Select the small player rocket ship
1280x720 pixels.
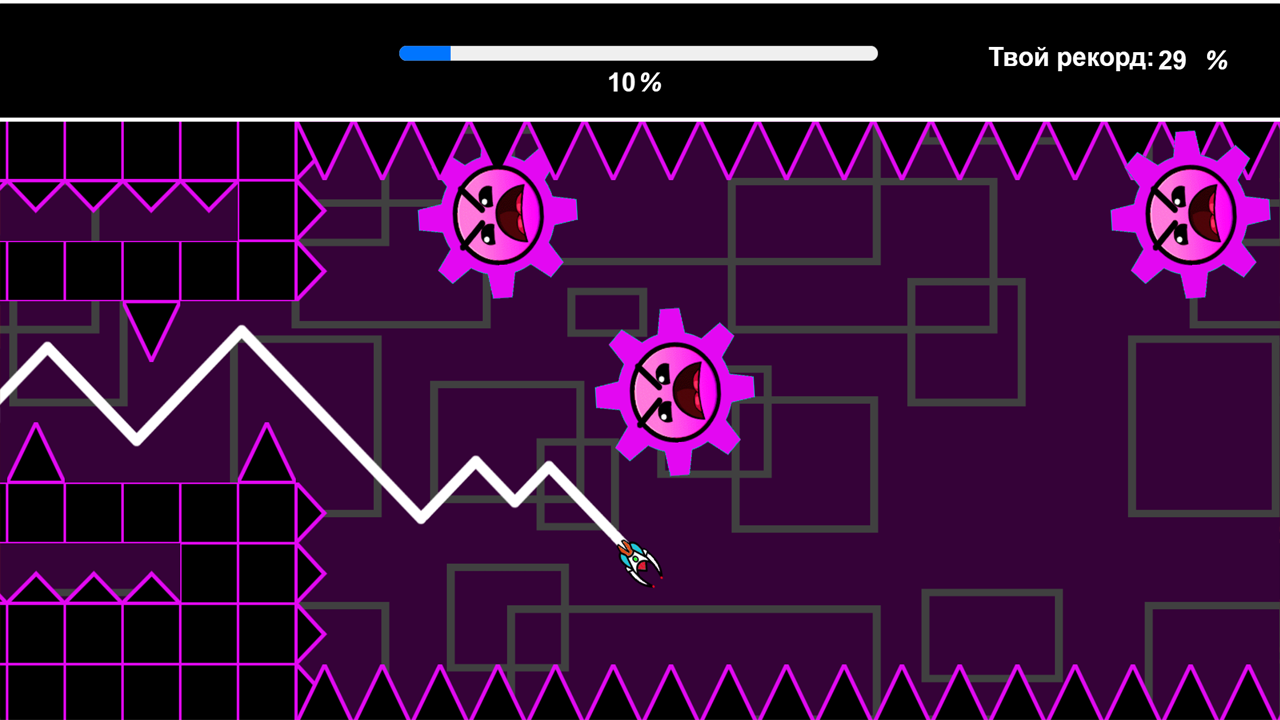point(635,562)
